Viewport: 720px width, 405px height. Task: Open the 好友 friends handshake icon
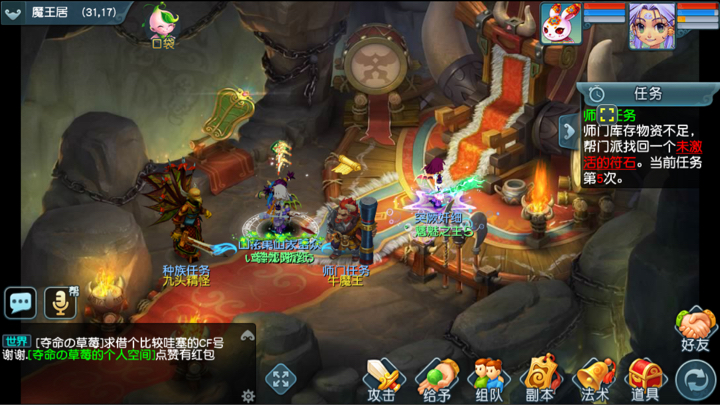click(694, 330)
